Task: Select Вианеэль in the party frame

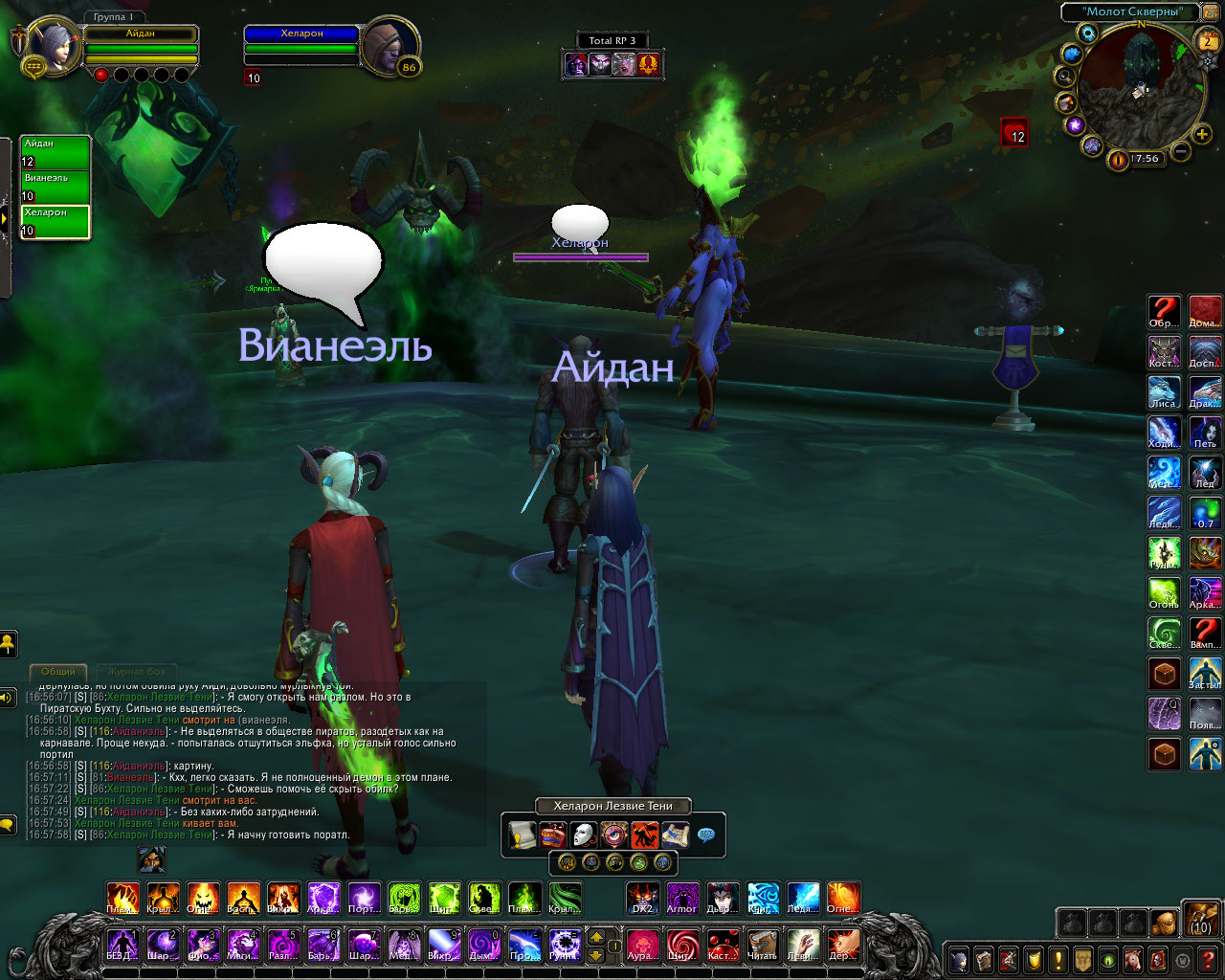Action: click(x=56, y=187)
